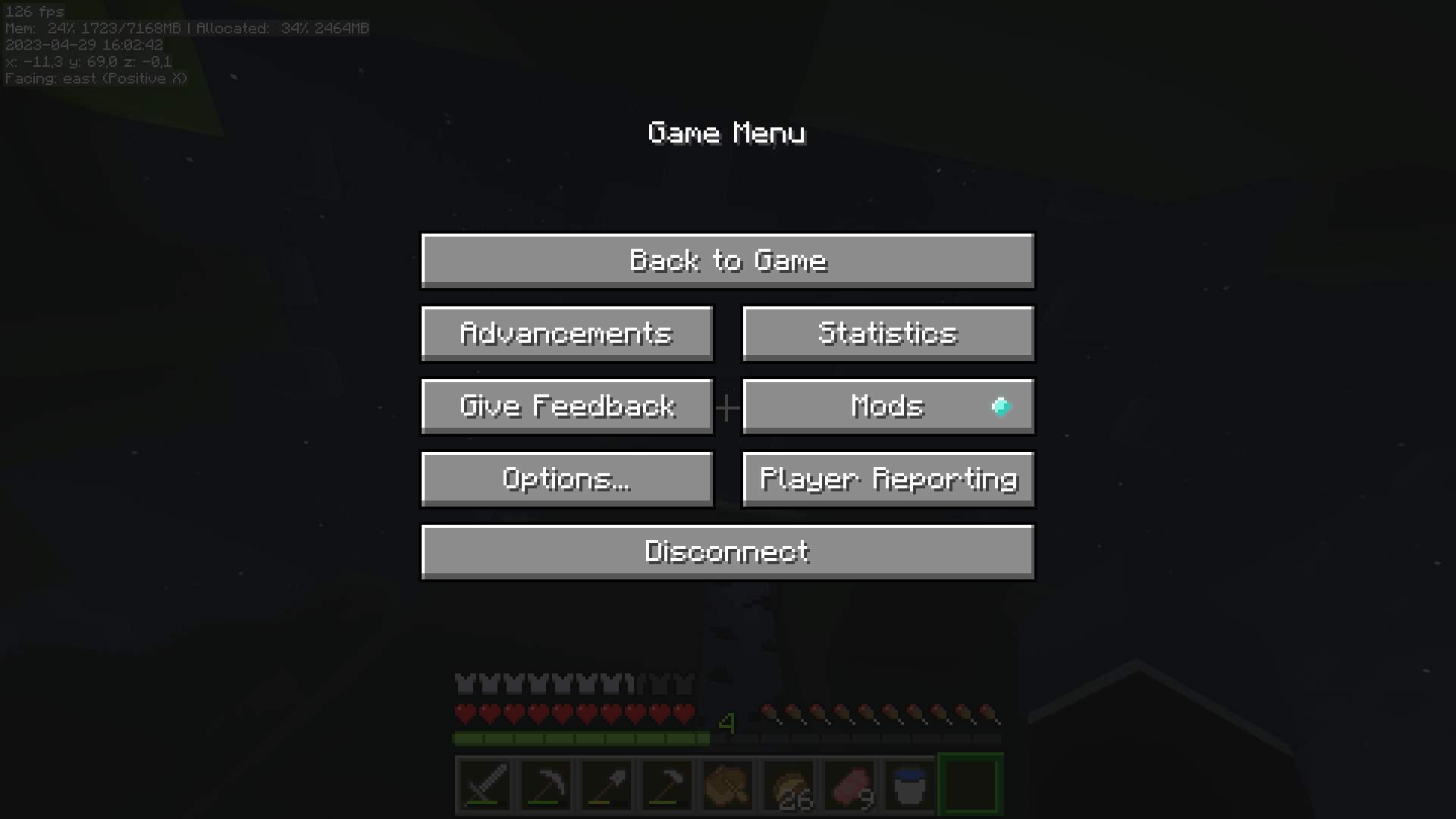
Task: Click the empty selected ninth hotbar slot
Action: click(970, 784)
